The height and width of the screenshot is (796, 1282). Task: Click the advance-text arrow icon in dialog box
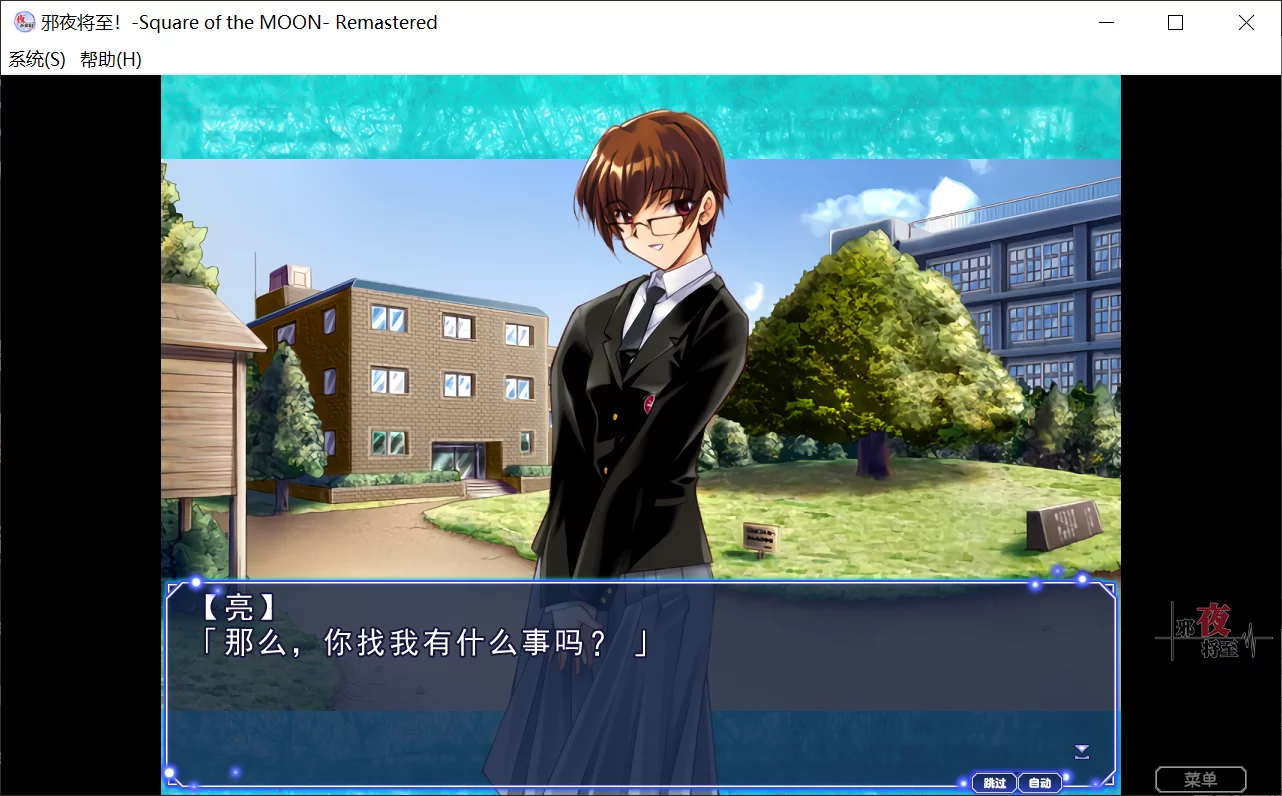pyautogui.click(x=1081, y=751)
